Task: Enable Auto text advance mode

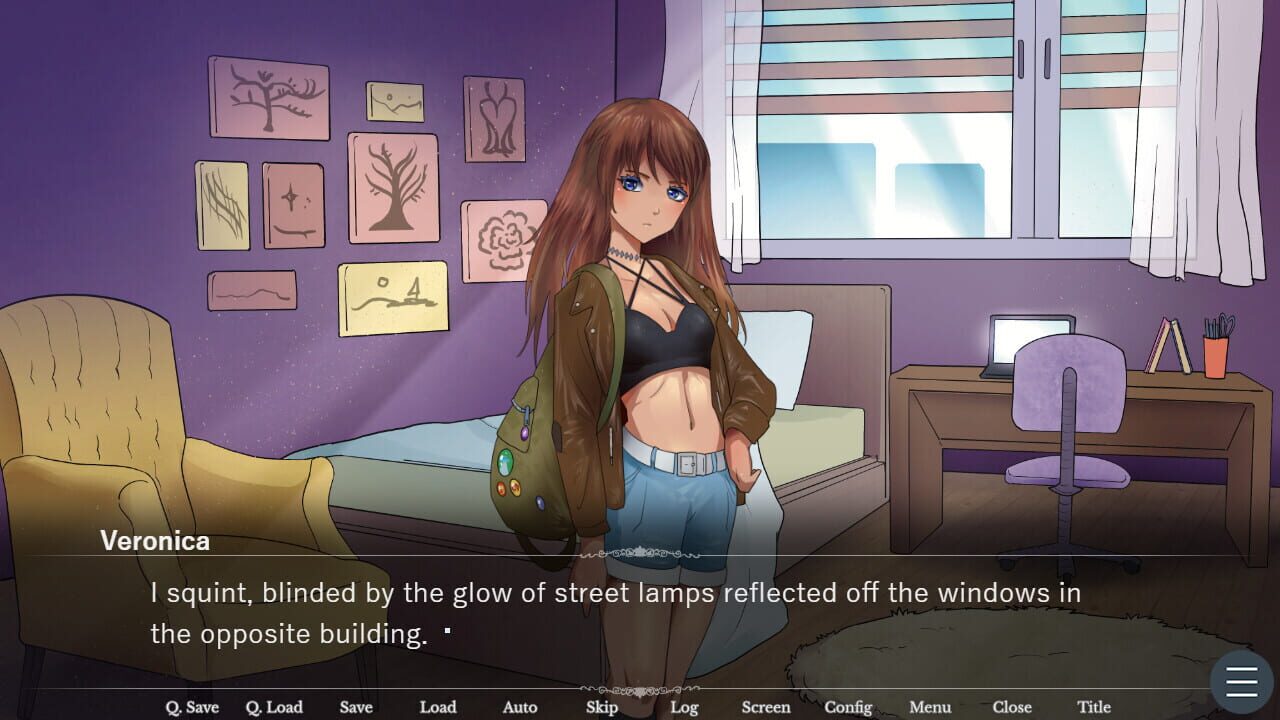Action: pyautogui.click(x=519, y=707)
